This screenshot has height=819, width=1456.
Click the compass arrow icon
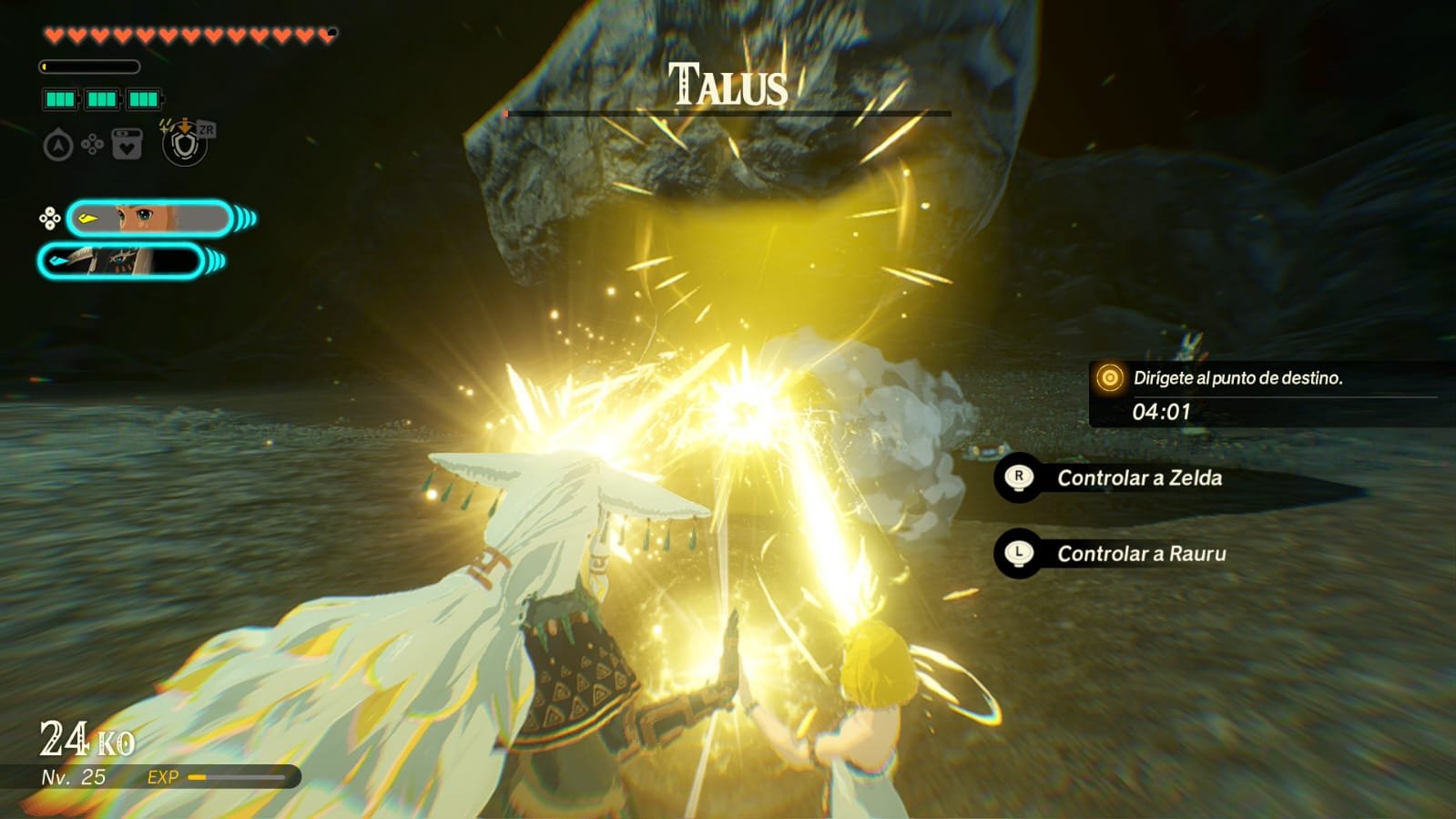point(58,145)
